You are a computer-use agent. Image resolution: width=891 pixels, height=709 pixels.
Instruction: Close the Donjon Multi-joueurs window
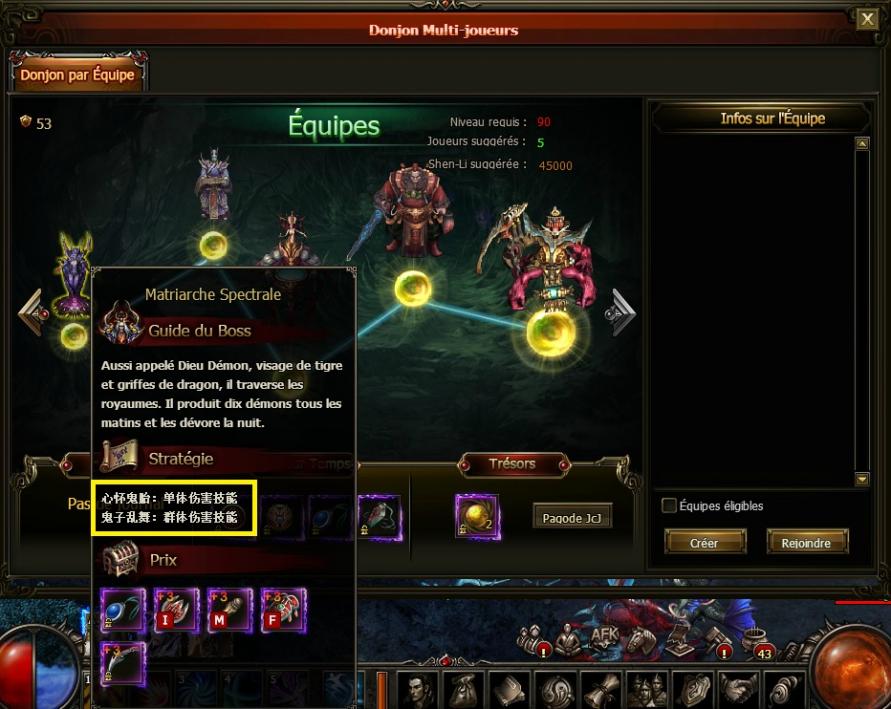pos(866,19)
